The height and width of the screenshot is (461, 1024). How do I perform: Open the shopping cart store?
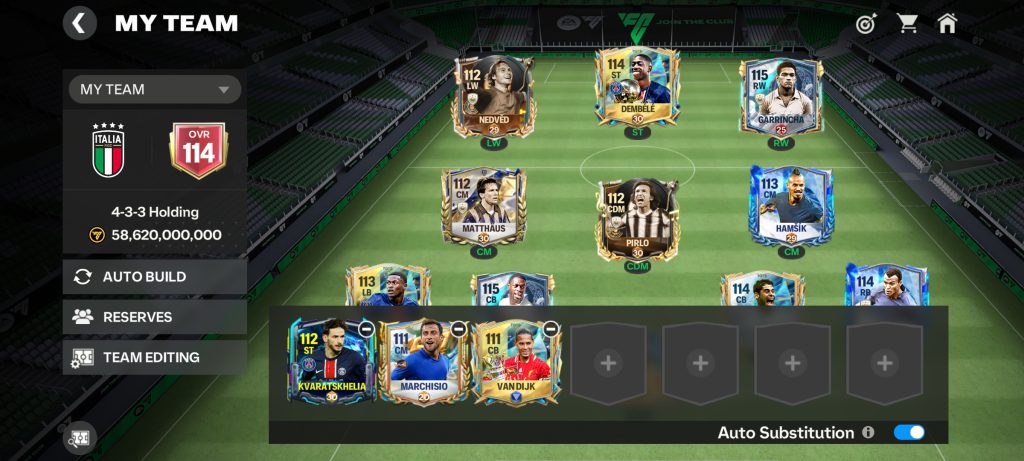pyautogui.click(x=907, y=23)
